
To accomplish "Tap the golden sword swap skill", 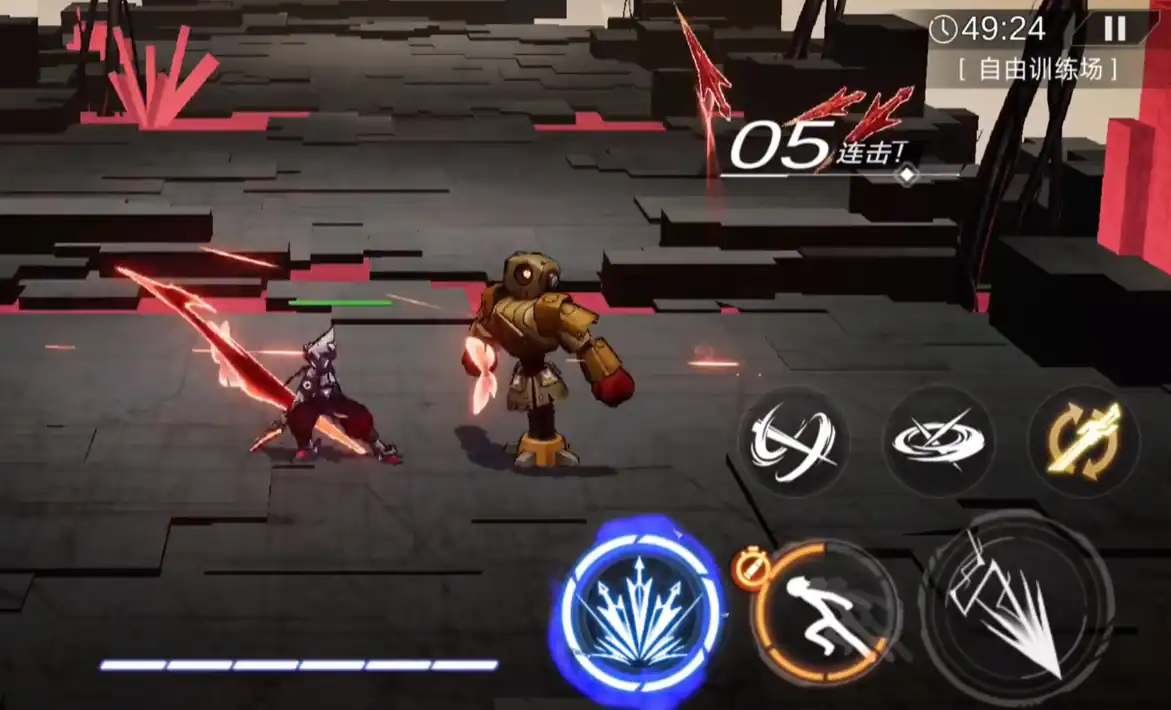I will click(1083, 441).
